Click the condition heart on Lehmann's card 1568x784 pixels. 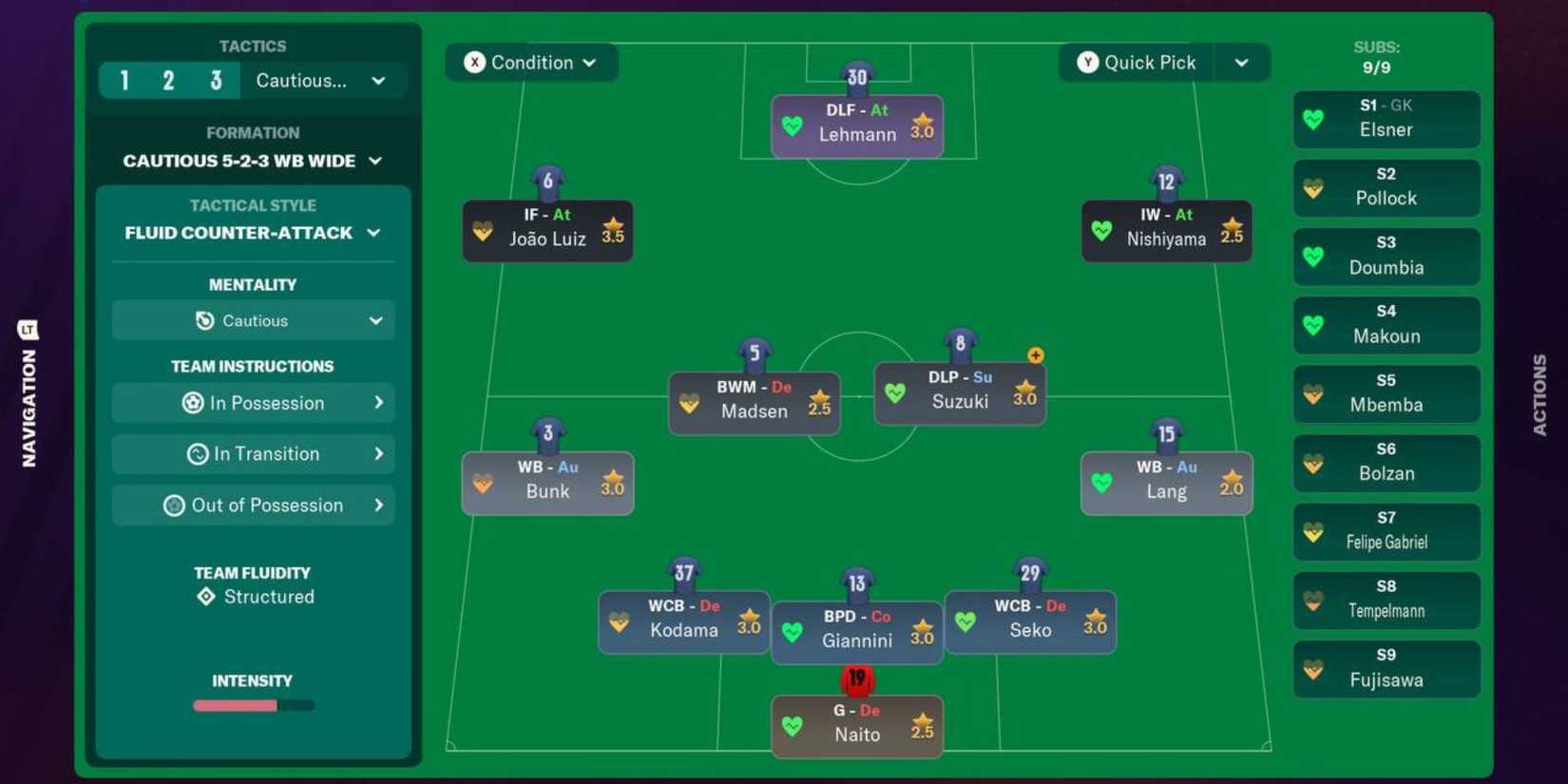point(793,125)
